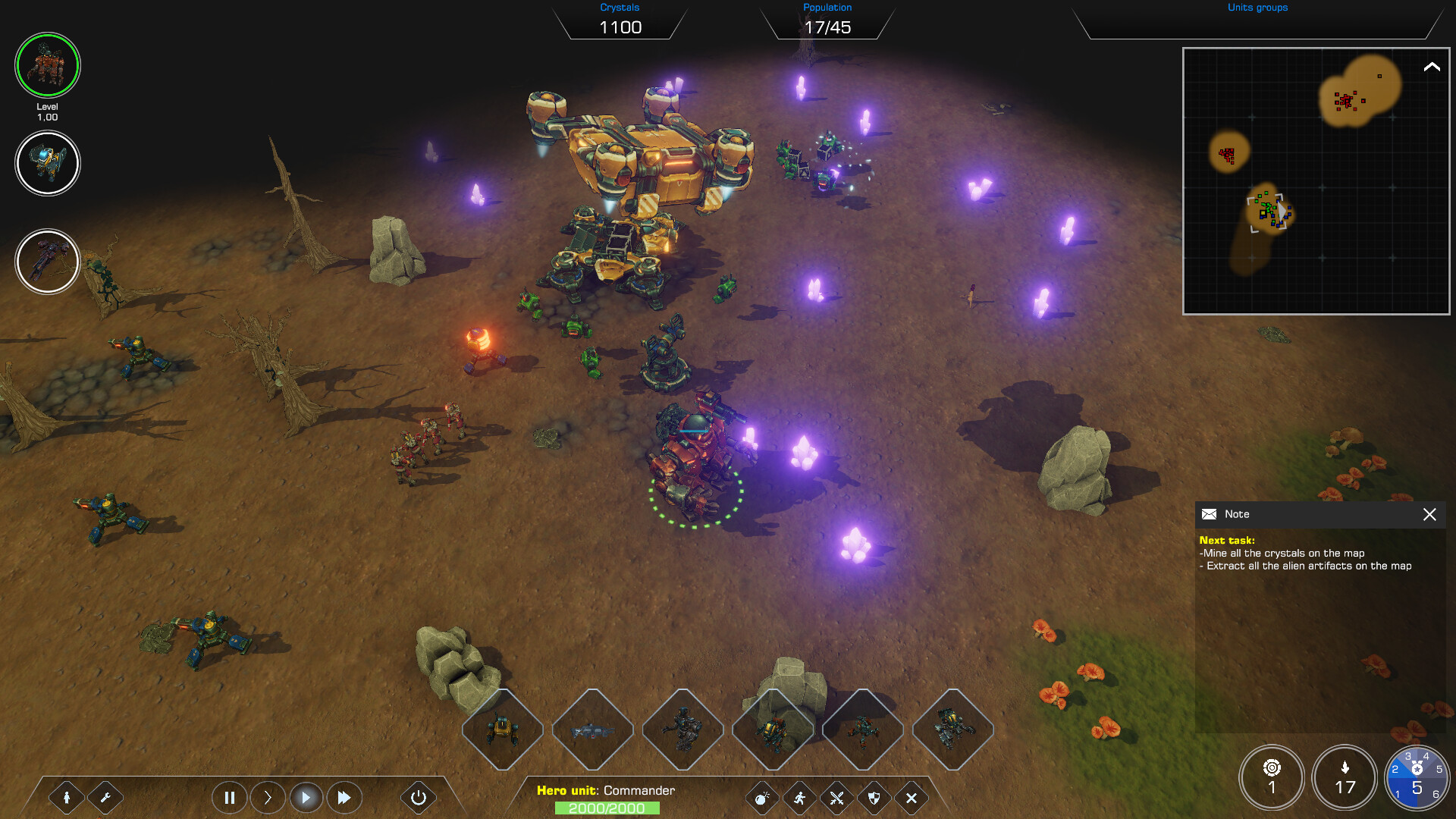Screen dimensions: 1456x819
Task: Activate the run ability icon
Action: (x=799, y=798)
